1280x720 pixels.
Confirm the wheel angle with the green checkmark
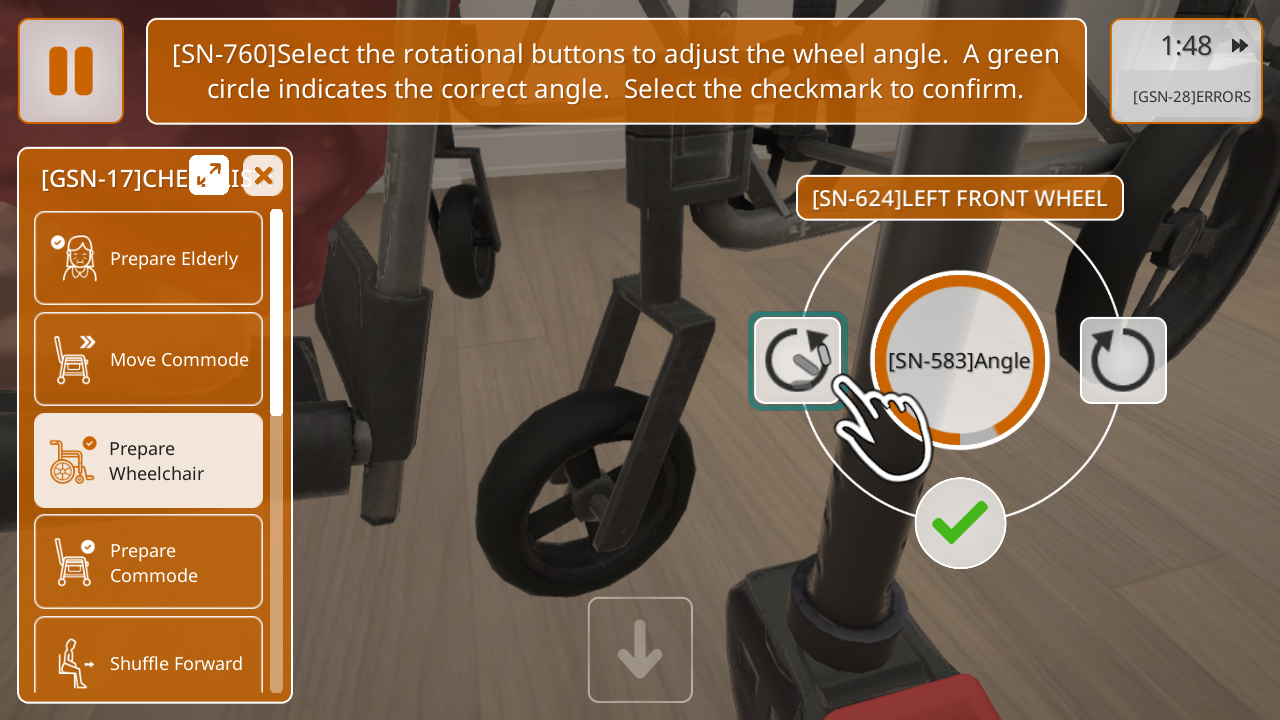tap(960, 523)
